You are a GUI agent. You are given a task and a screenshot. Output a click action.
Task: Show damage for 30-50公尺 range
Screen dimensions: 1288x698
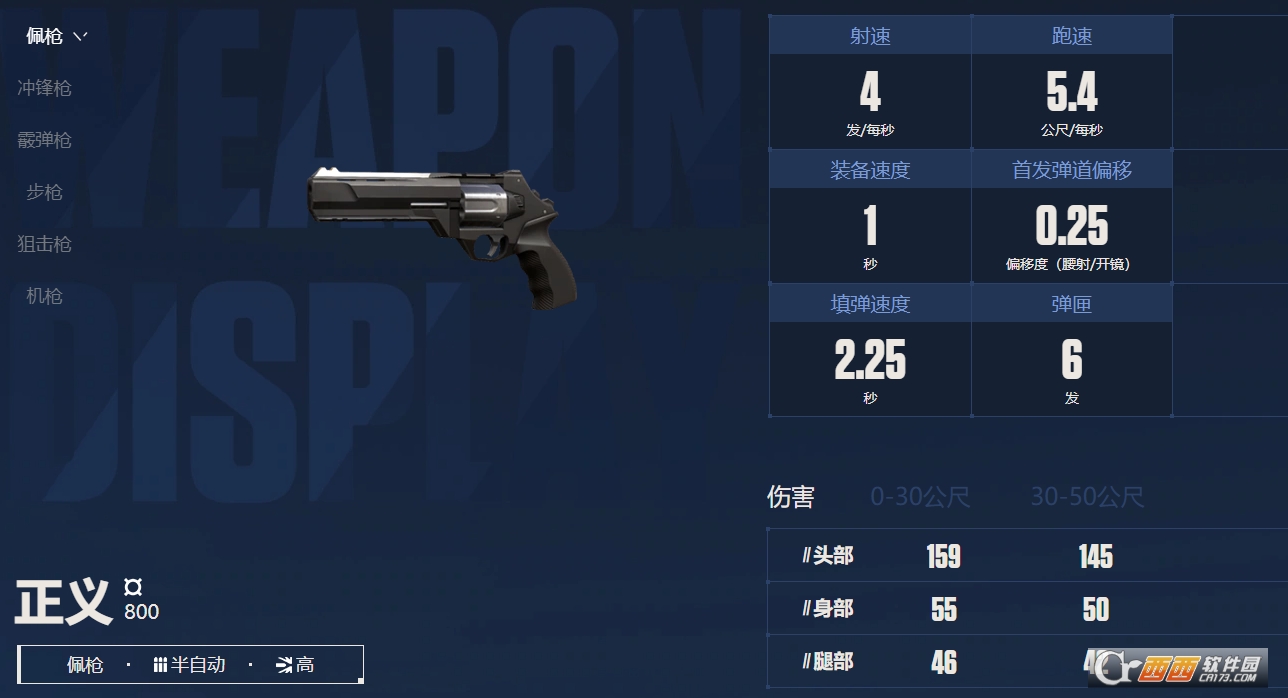[1087, 497]
